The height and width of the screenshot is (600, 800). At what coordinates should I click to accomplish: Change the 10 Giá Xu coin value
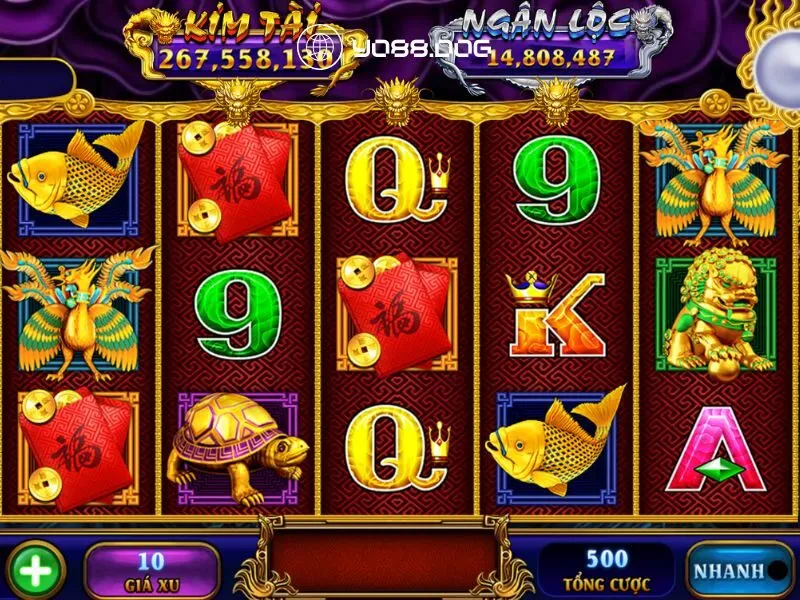click(151, 571)
